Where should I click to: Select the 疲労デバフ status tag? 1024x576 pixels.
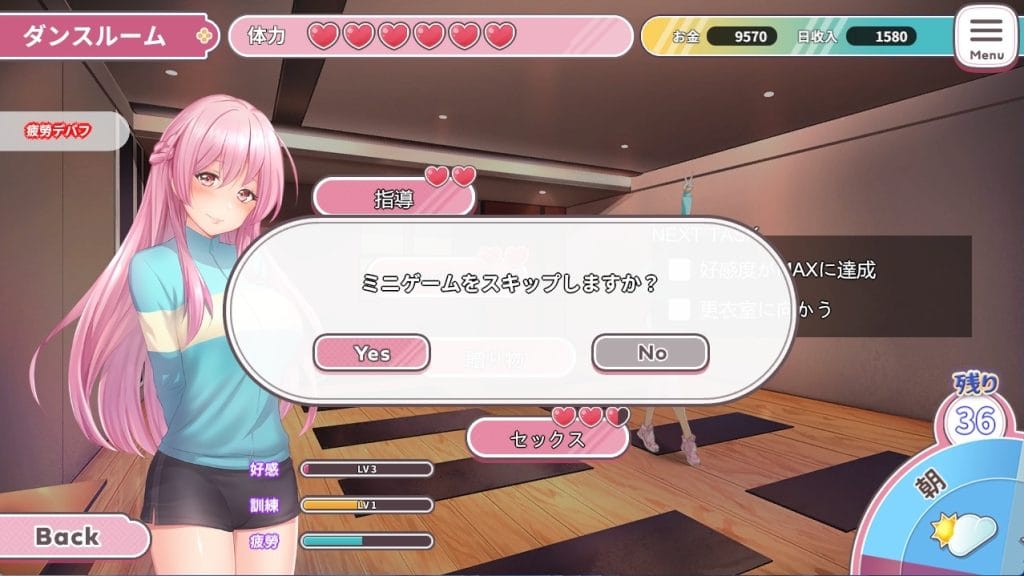59,131
